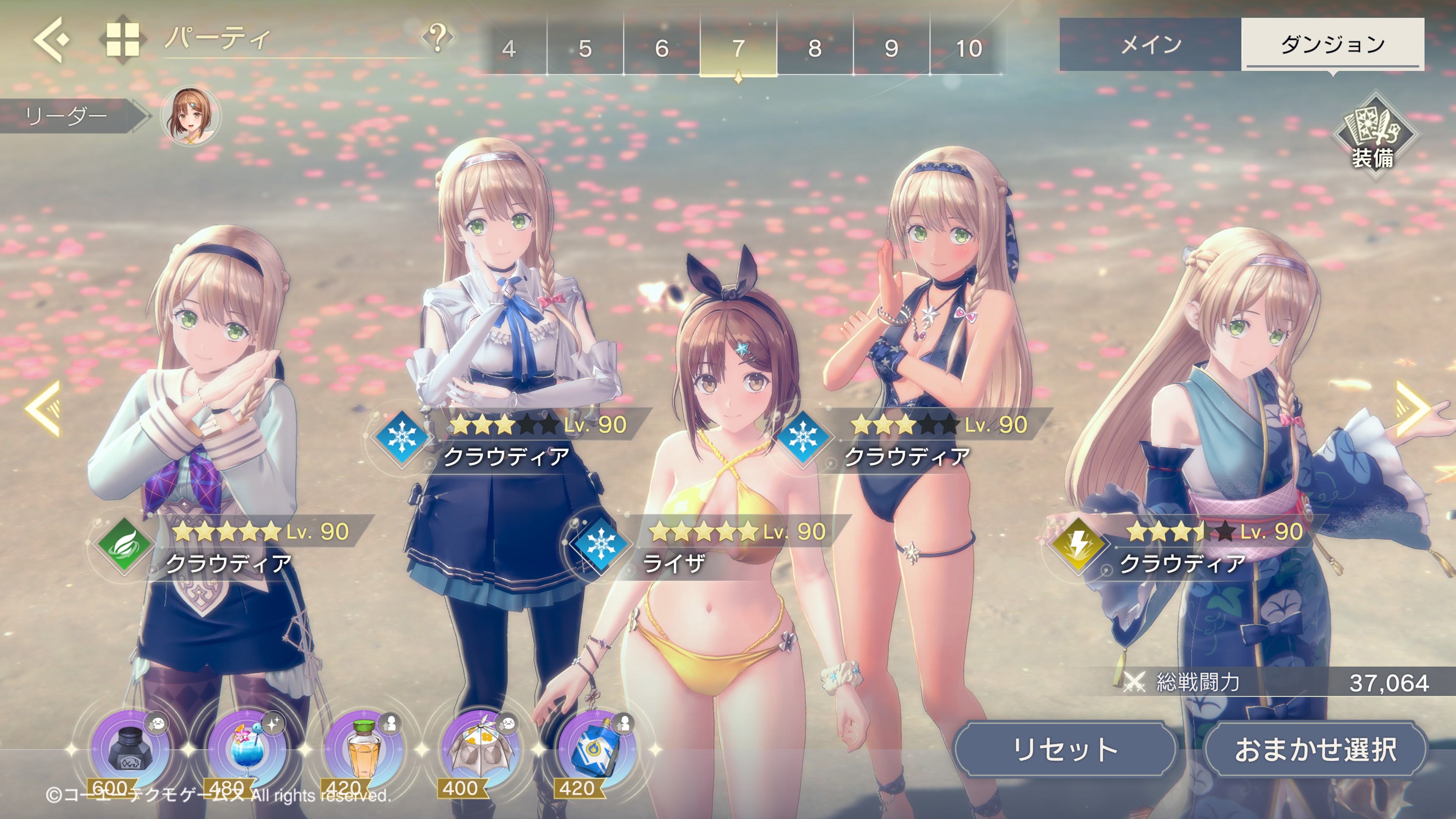The image size is (1456, 819).
Task: Choose the blue tropical drink item
Action: pyautogui.click(x=246, y=749)
